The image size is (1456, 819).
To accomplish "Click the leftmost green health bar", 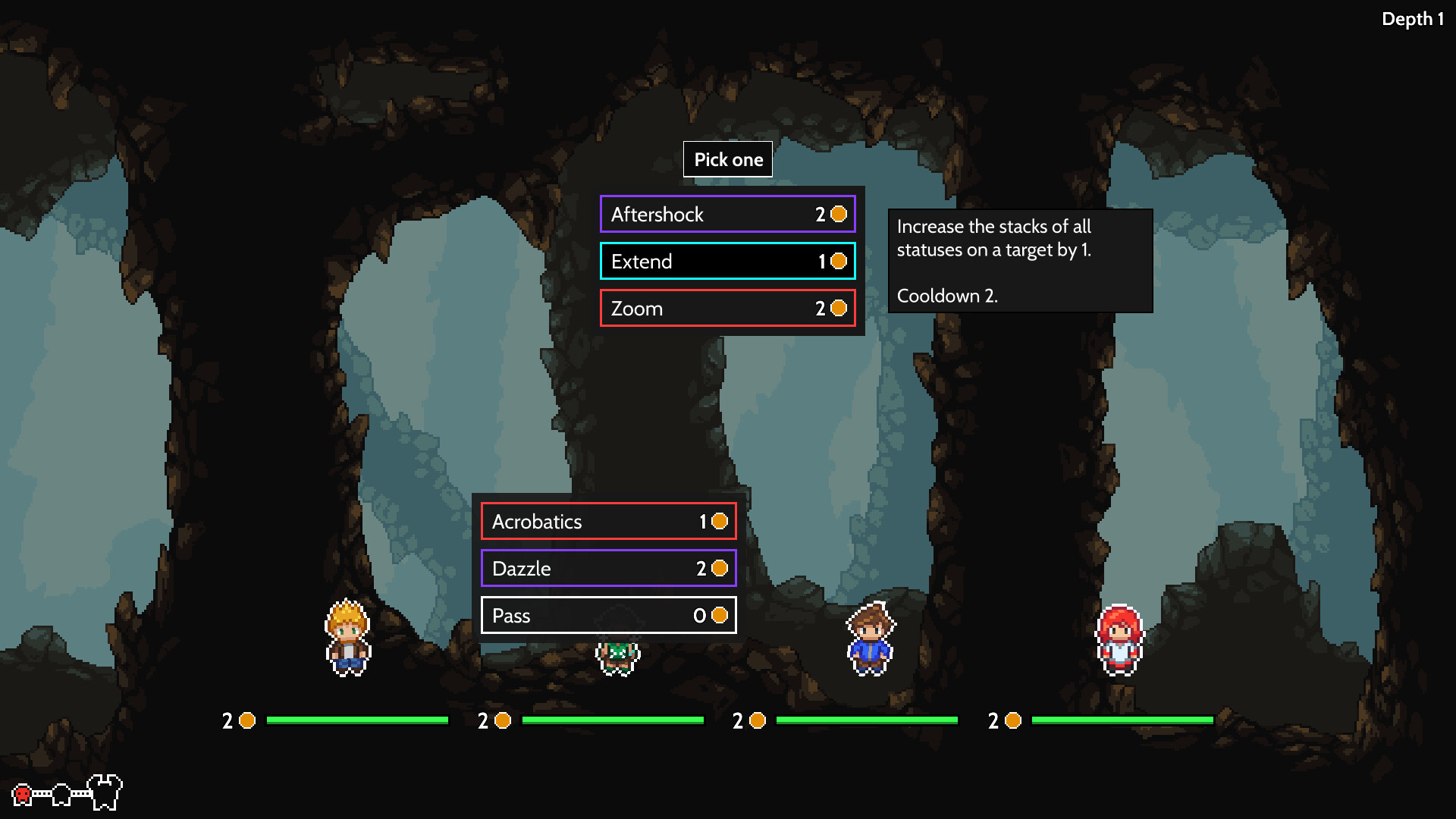I will click(x=356, y=721).
